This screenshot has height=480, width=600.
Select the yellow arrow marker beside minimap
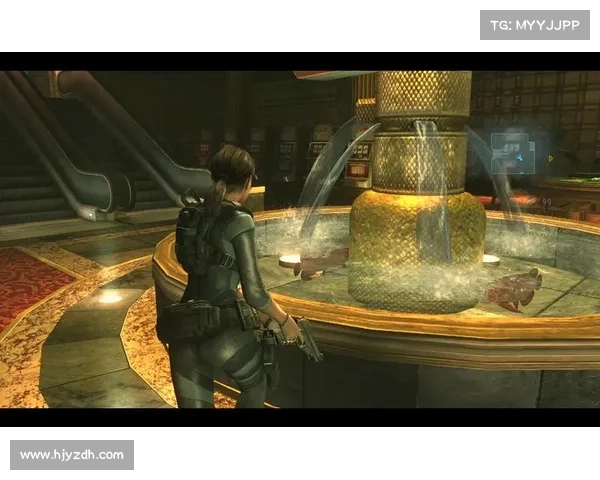[x=549, y=158]
